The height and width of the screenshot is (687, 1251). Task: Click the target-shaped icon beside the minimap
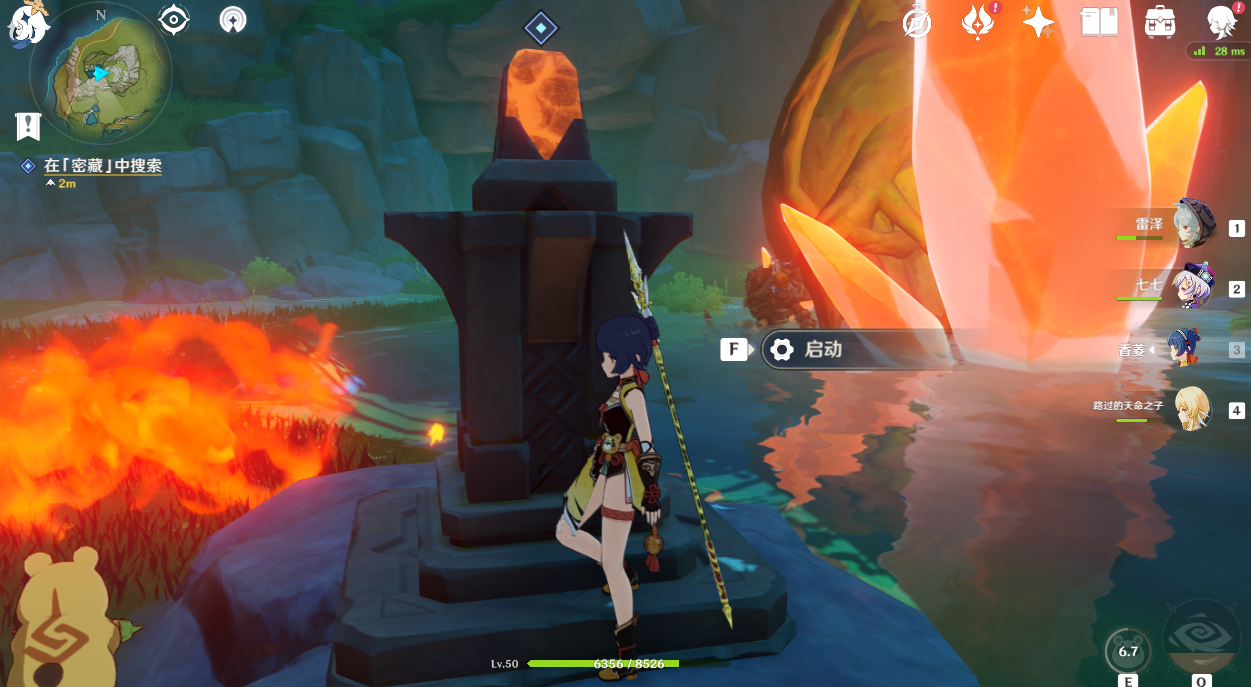click(x=174, y=19)
